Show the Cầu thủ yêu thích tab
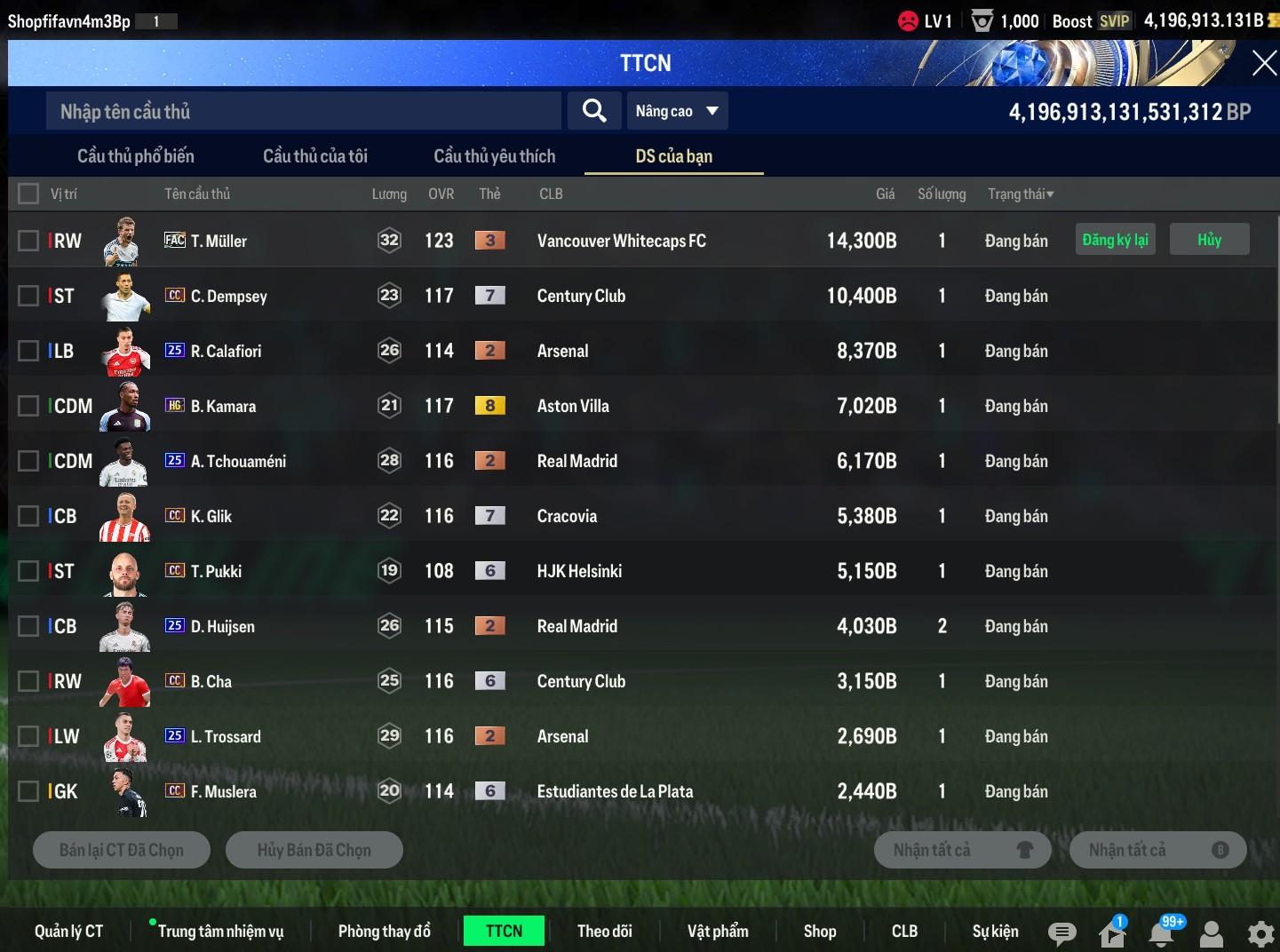 click(494, 156)
